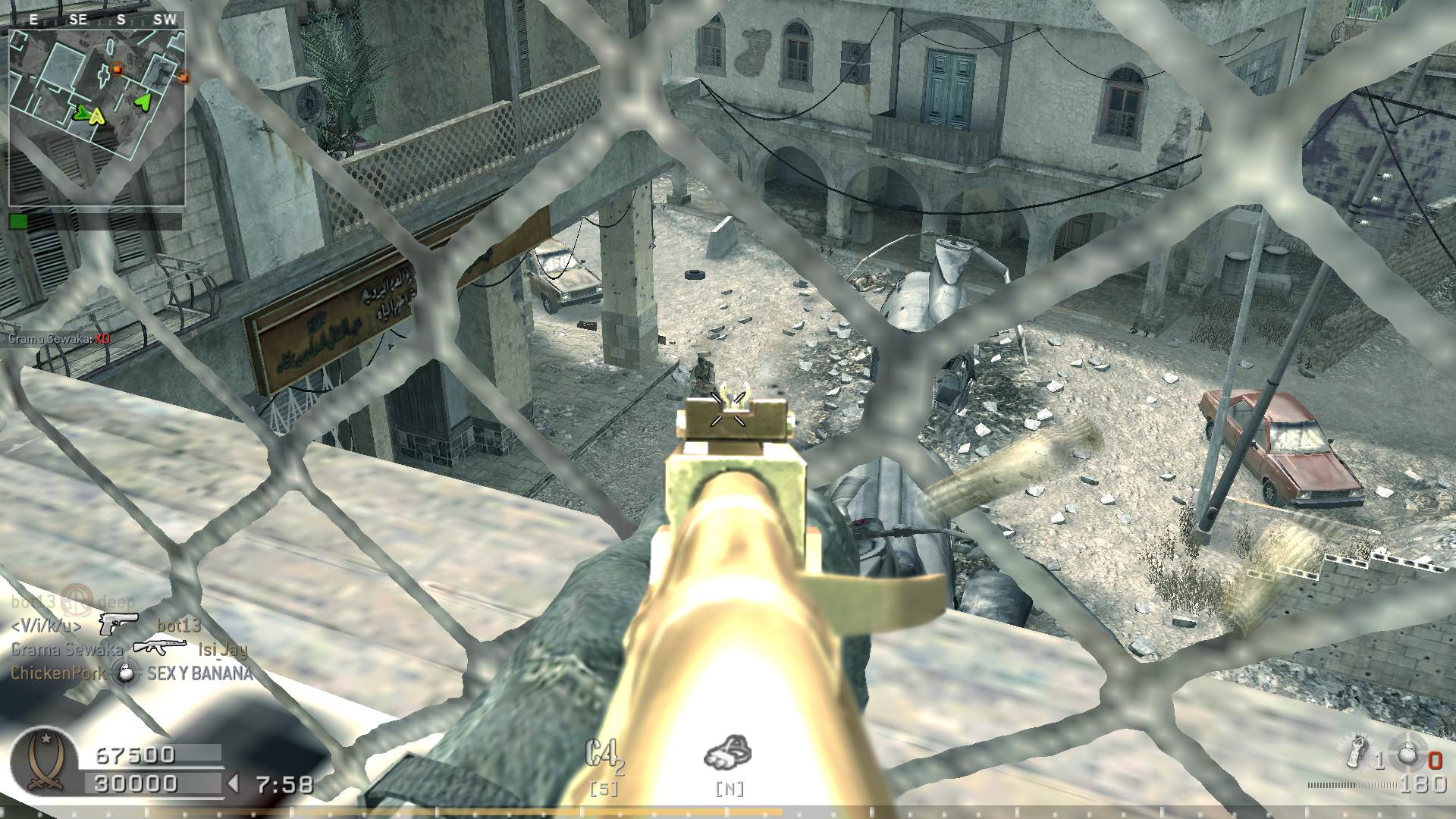
Task: Click the compass heading strip above minimap
Action: [x=96, y=20]
